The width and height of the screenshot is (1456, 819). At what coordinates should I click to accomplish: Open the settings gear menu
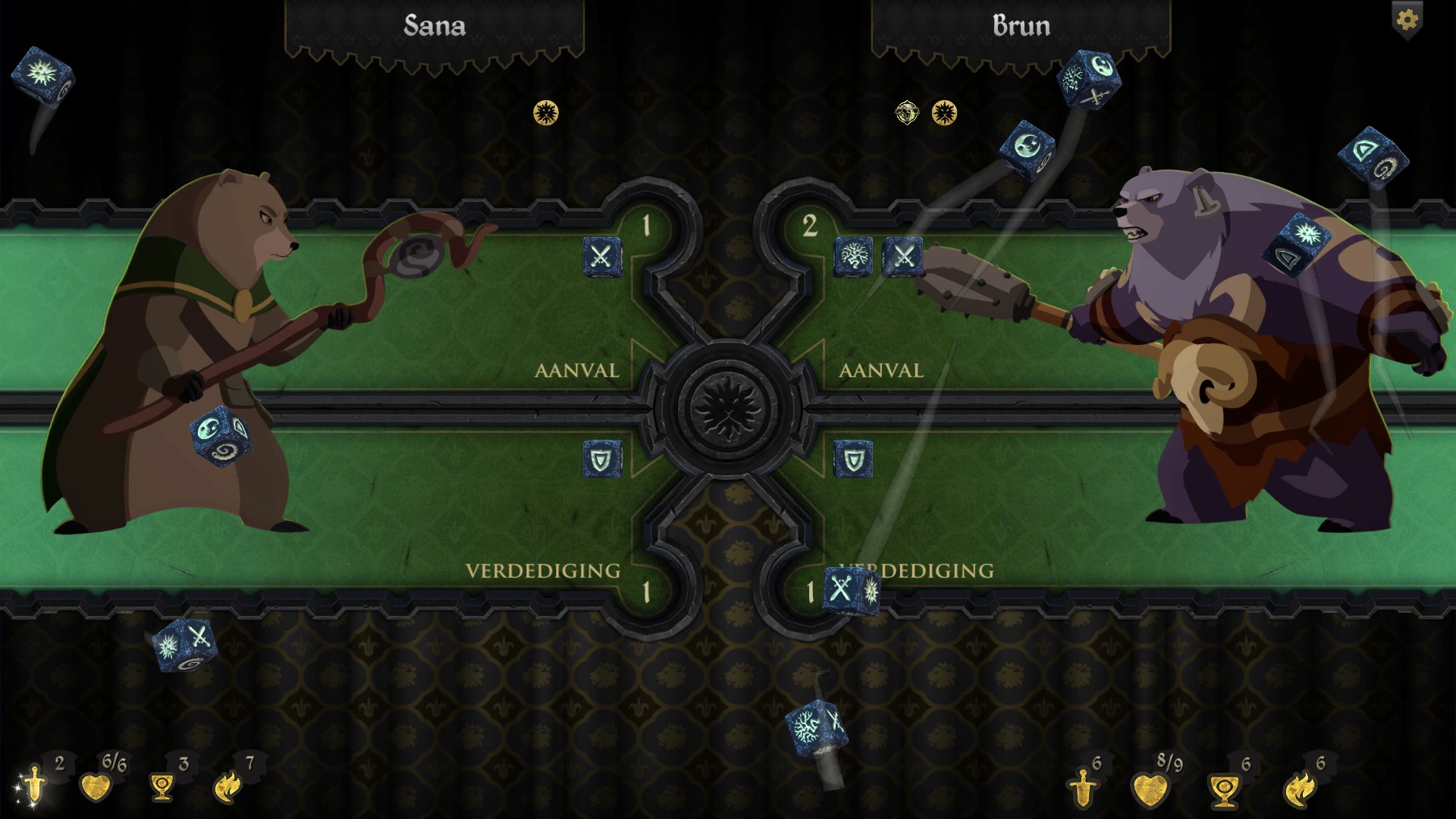[1407, 20]
